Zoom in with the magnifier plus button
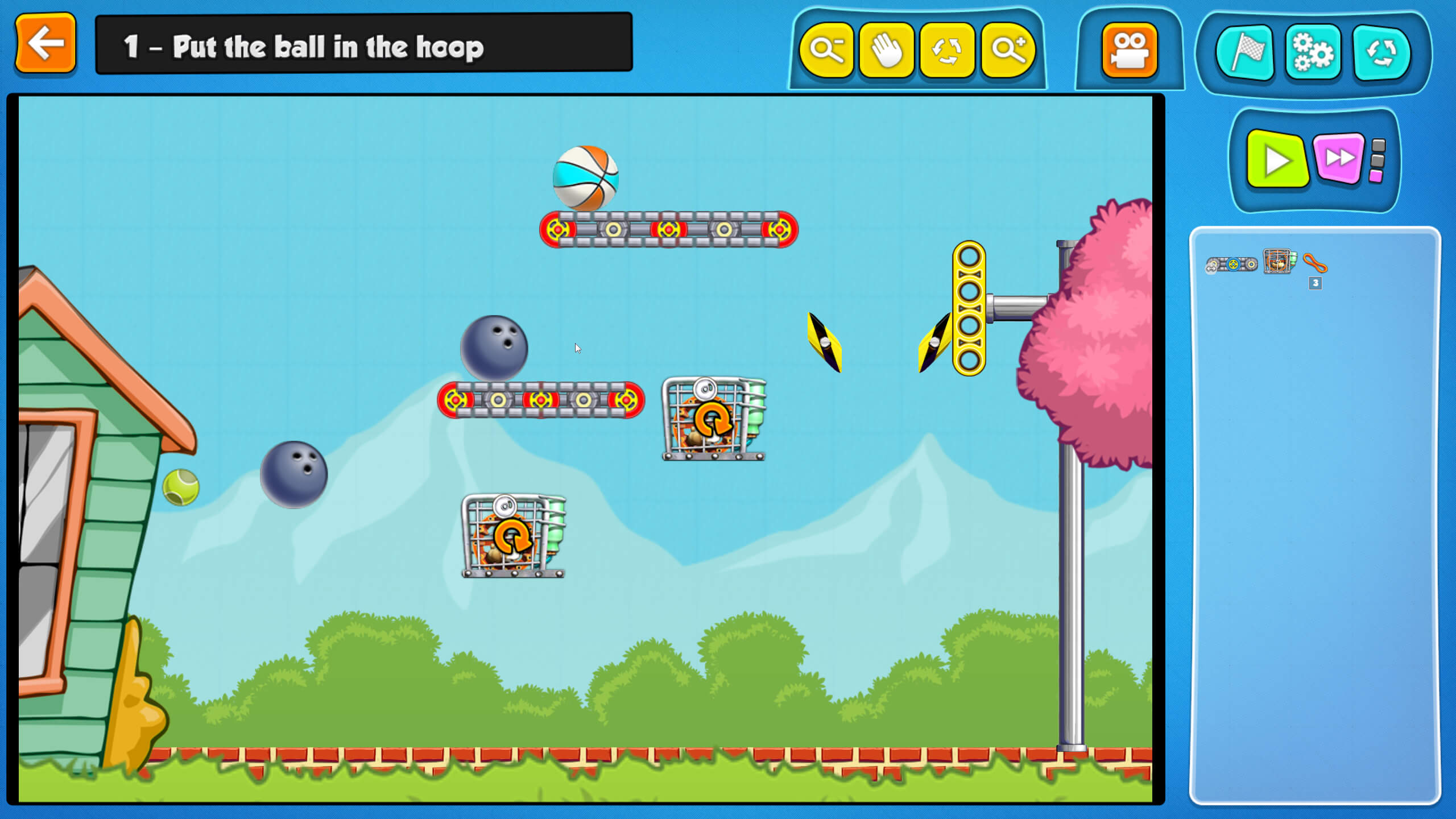Viewport: 1456px width, 819px height. coord(1008,50)
